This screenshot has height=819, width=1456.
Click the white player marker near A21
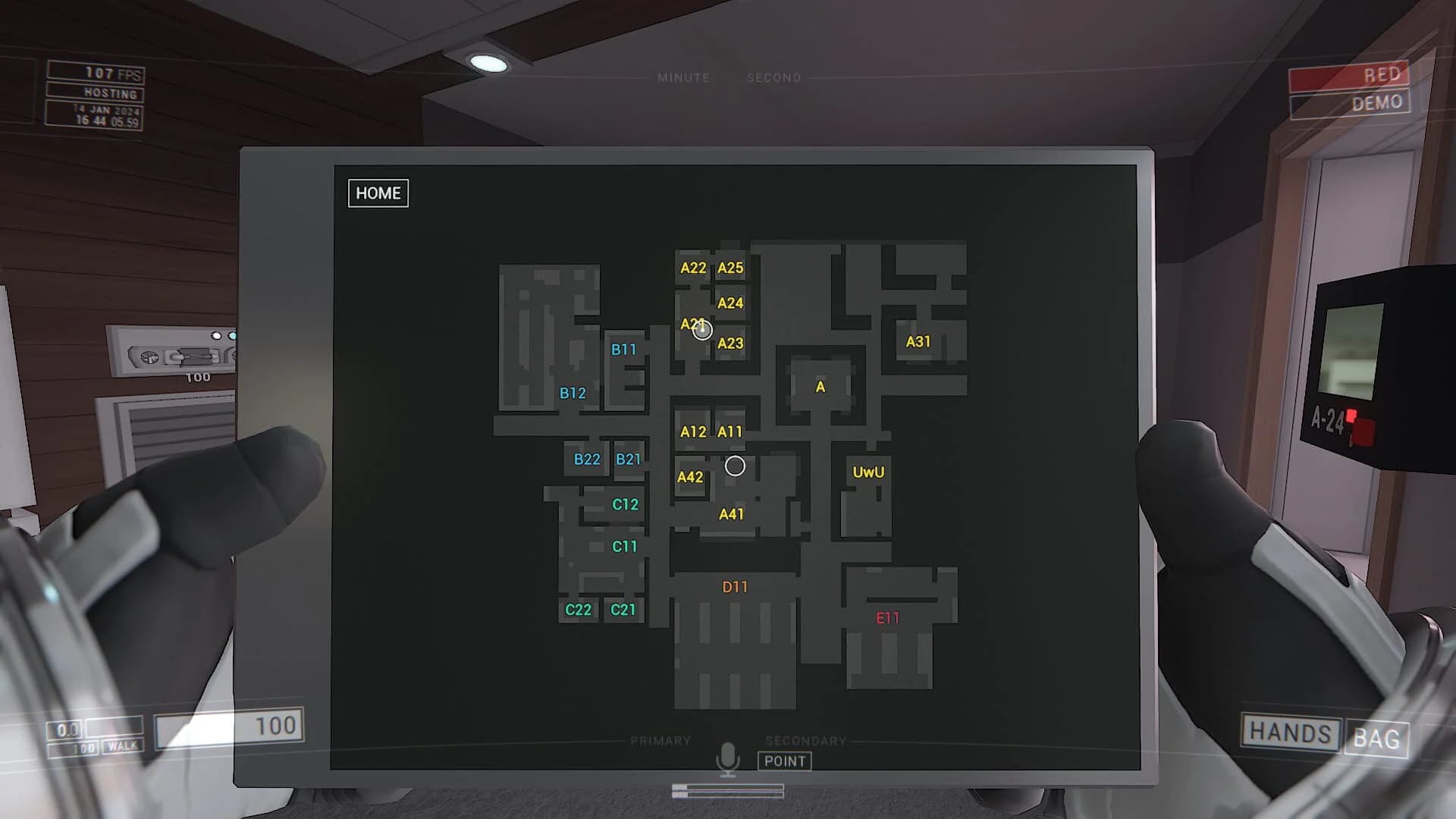[702, 329]
